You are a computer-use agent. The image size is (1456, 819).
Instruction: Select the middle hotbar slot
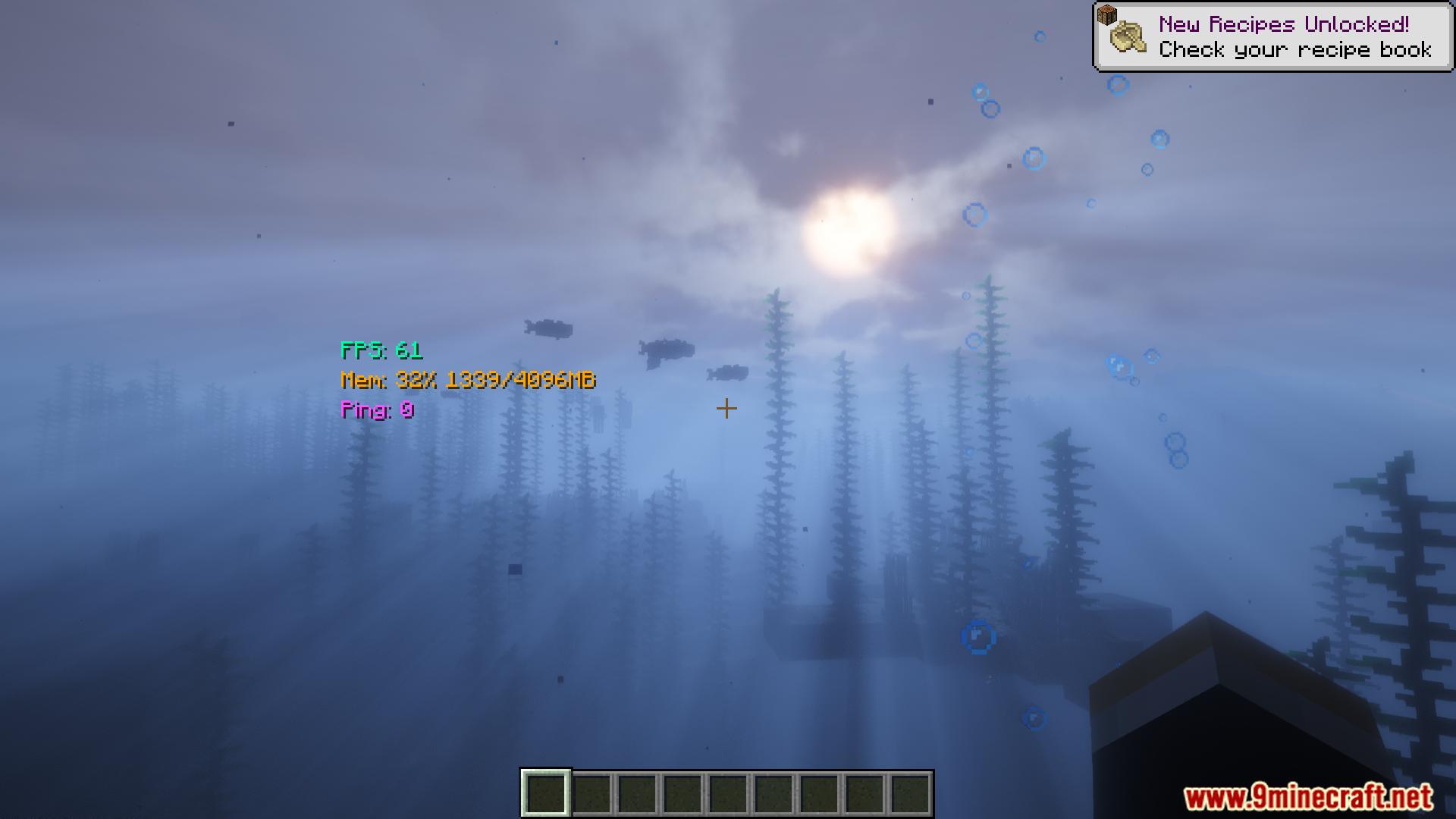click(730, 793)
